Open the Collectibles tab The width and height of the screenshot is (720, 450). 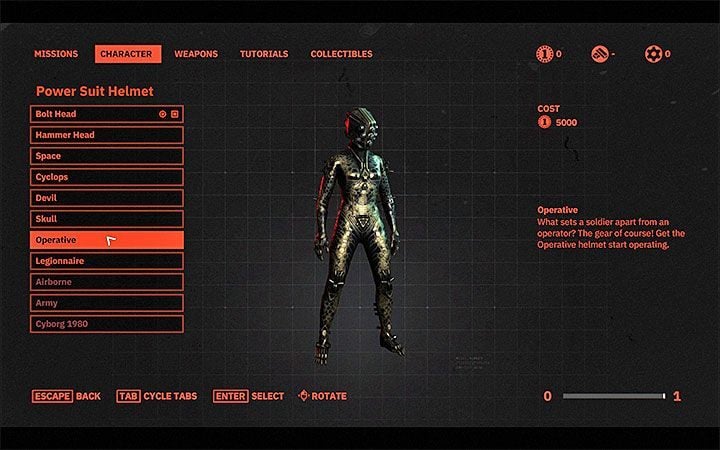point(342,54)
